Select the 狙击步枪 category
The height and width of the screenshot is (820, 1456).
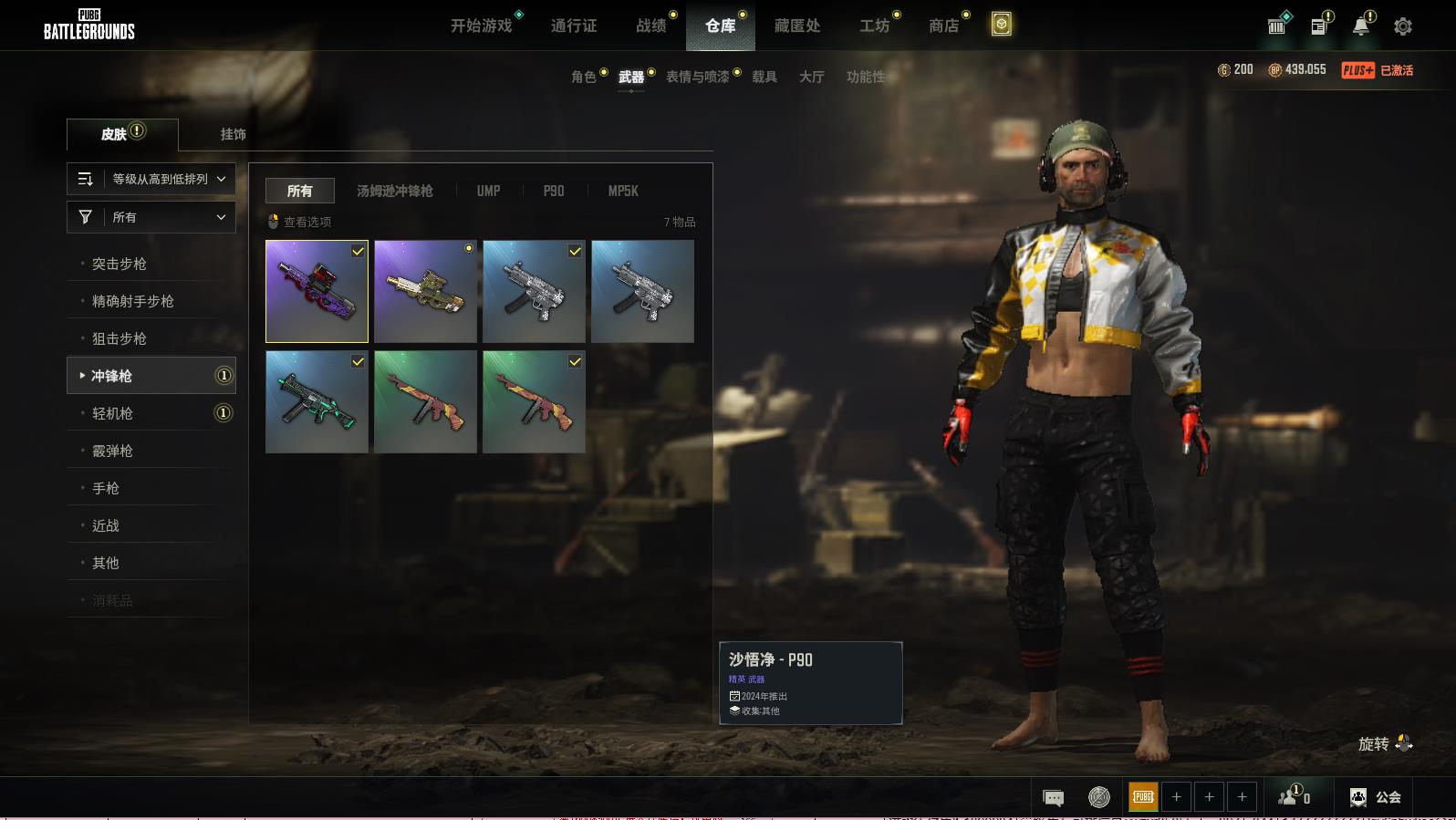click(120, 338)
